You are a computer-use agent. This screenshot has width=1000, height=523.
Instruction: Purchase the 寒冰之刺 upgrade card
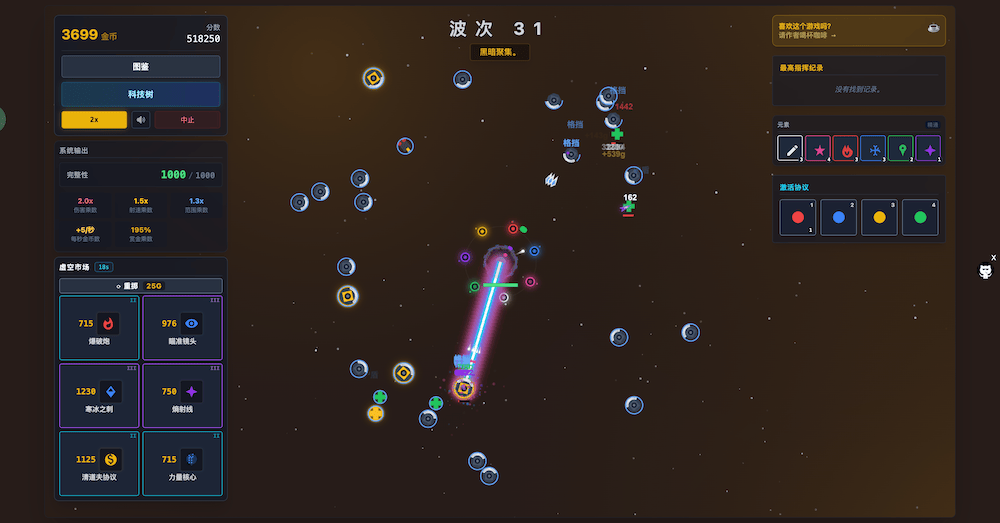tap(99, 395)
